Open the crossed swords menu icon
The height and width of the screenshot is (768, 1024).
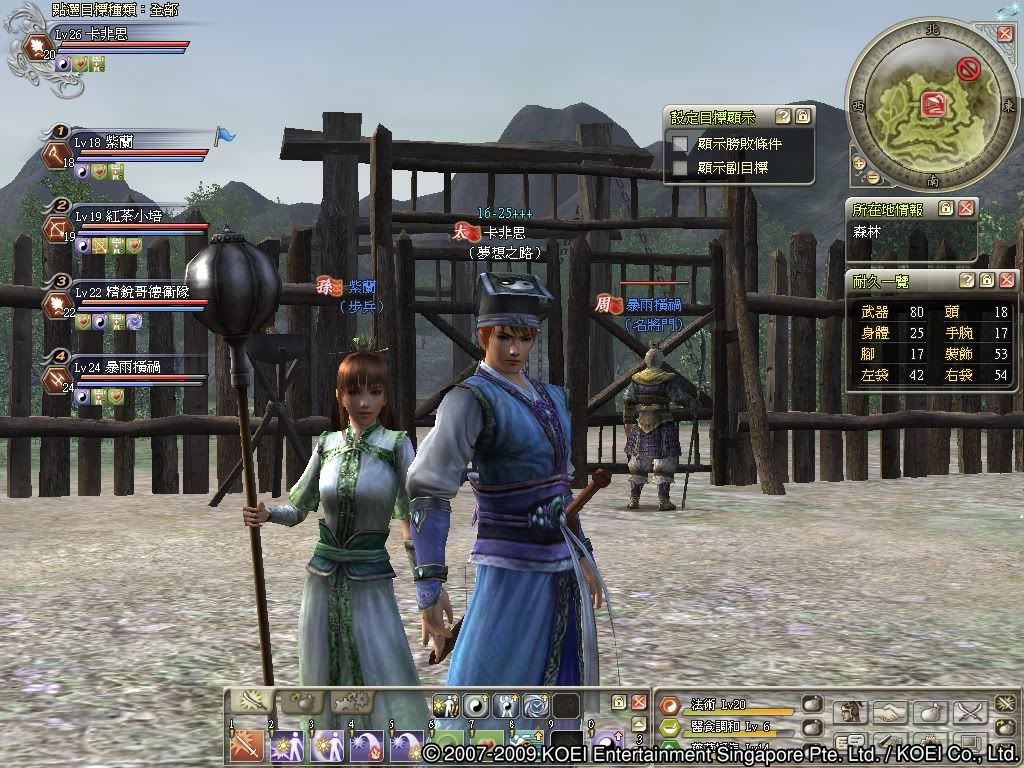[969, 712]
